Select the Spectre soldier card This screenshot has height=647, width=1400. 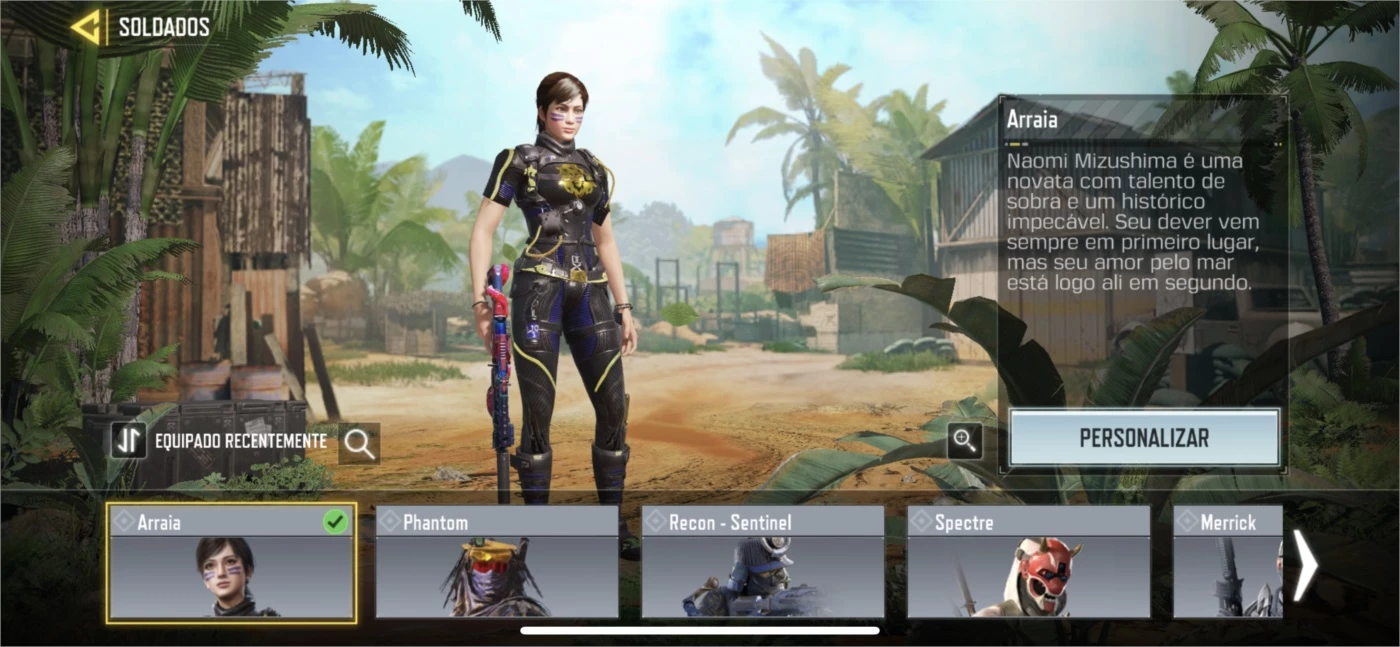[1029, 563]
